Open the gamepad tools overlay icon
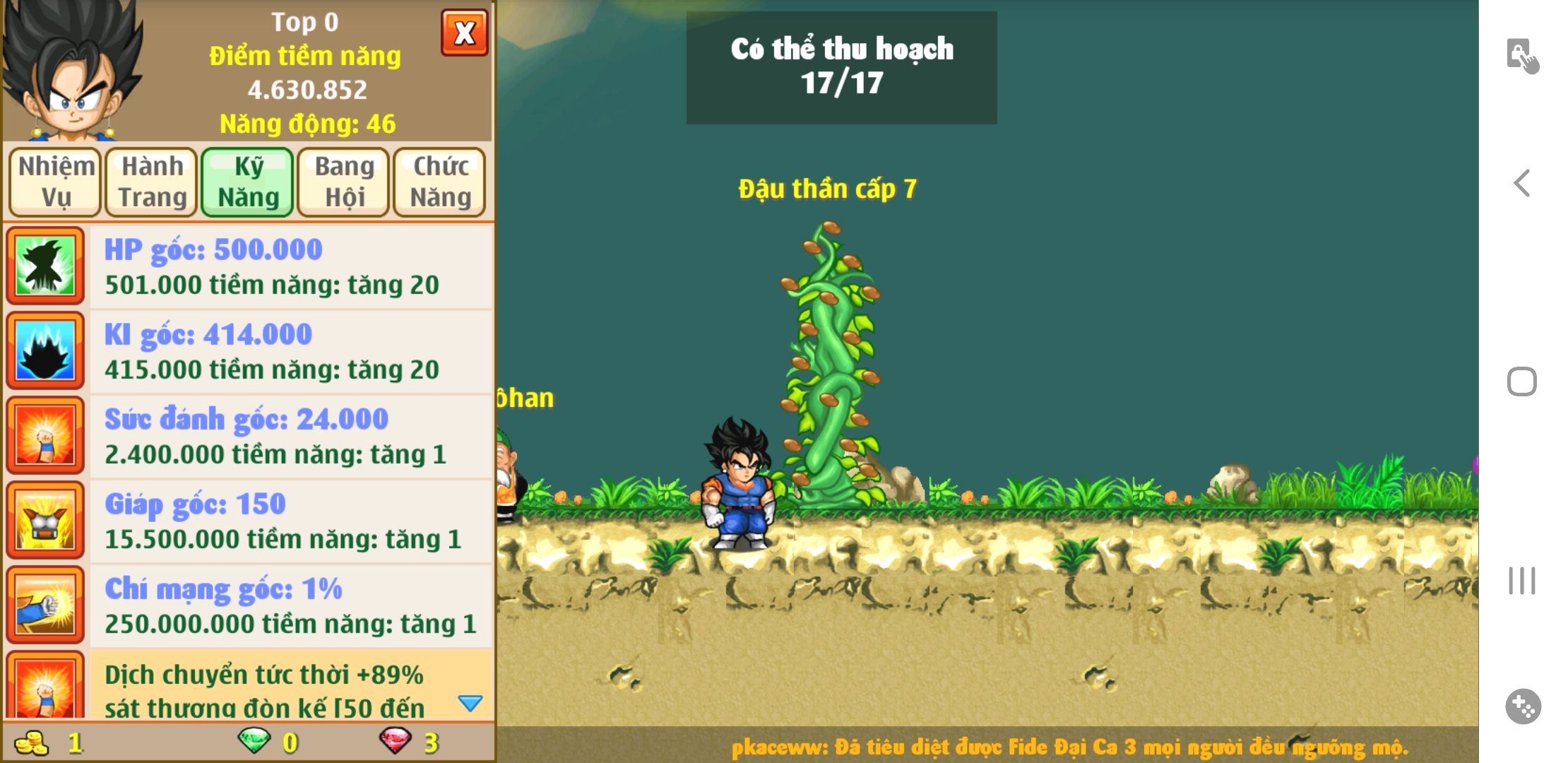Screen dimensions: 1568x763 1523,706
